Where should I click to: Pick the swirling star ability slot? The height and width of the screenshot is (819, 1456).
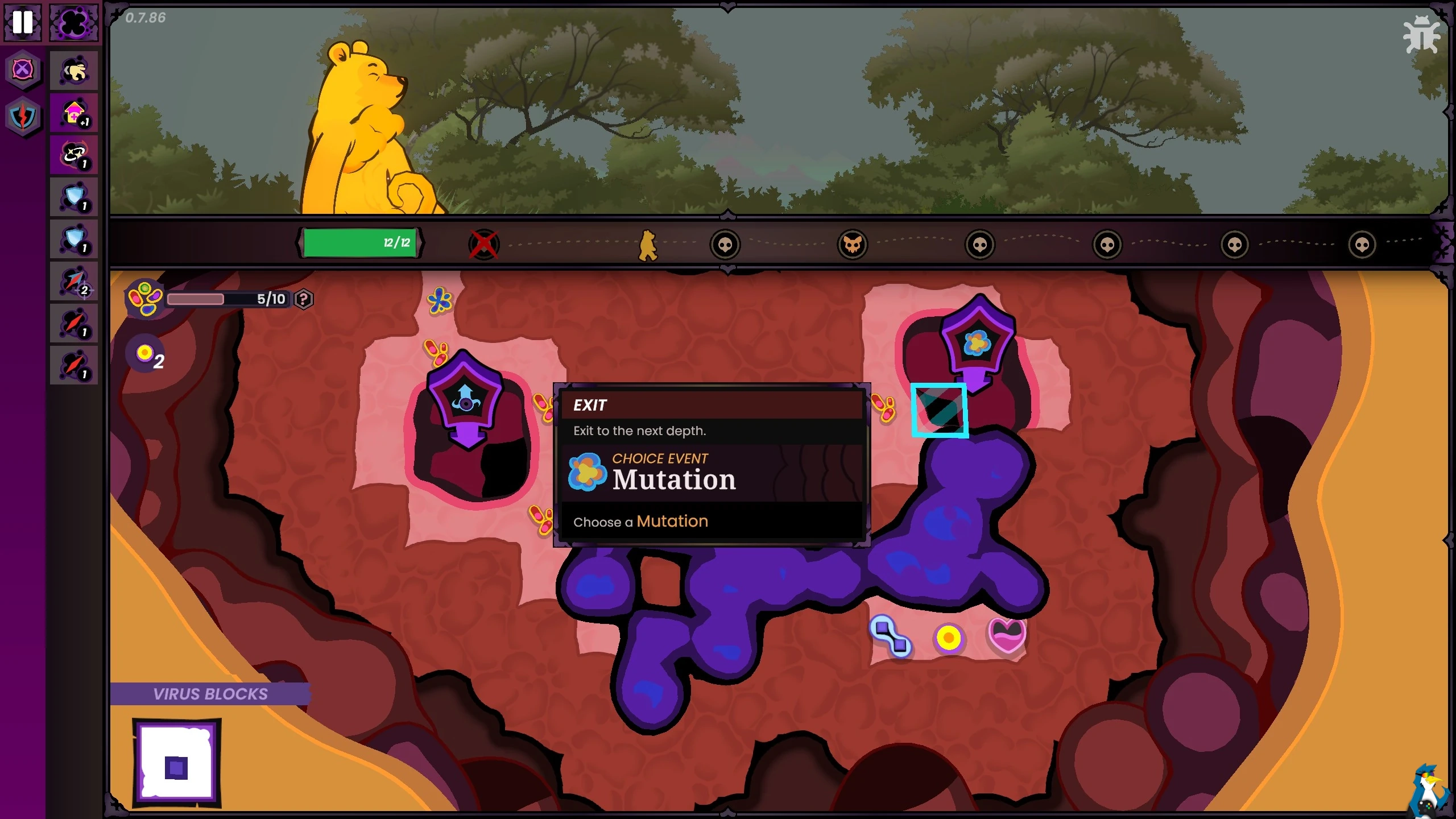pyautogui.click(x=74, y=155)
